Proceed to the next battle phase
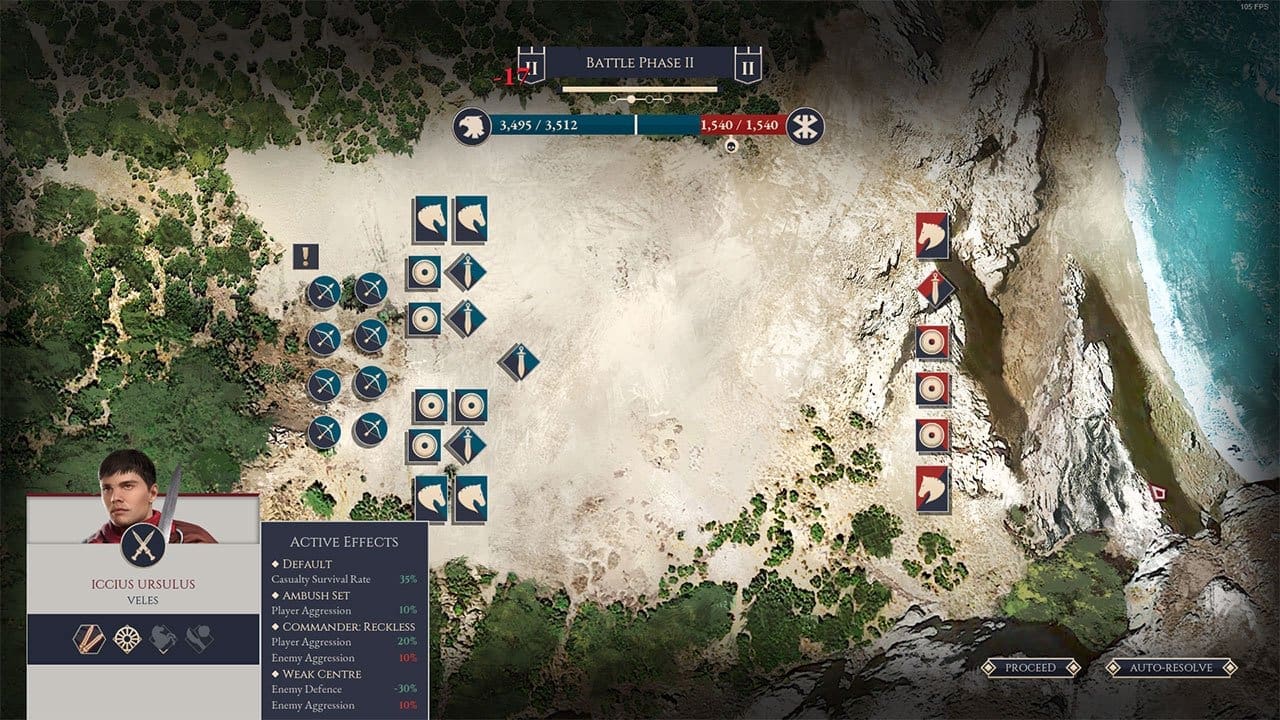The width and height of the screenshot is (1280, 720). click(1030, 667)
